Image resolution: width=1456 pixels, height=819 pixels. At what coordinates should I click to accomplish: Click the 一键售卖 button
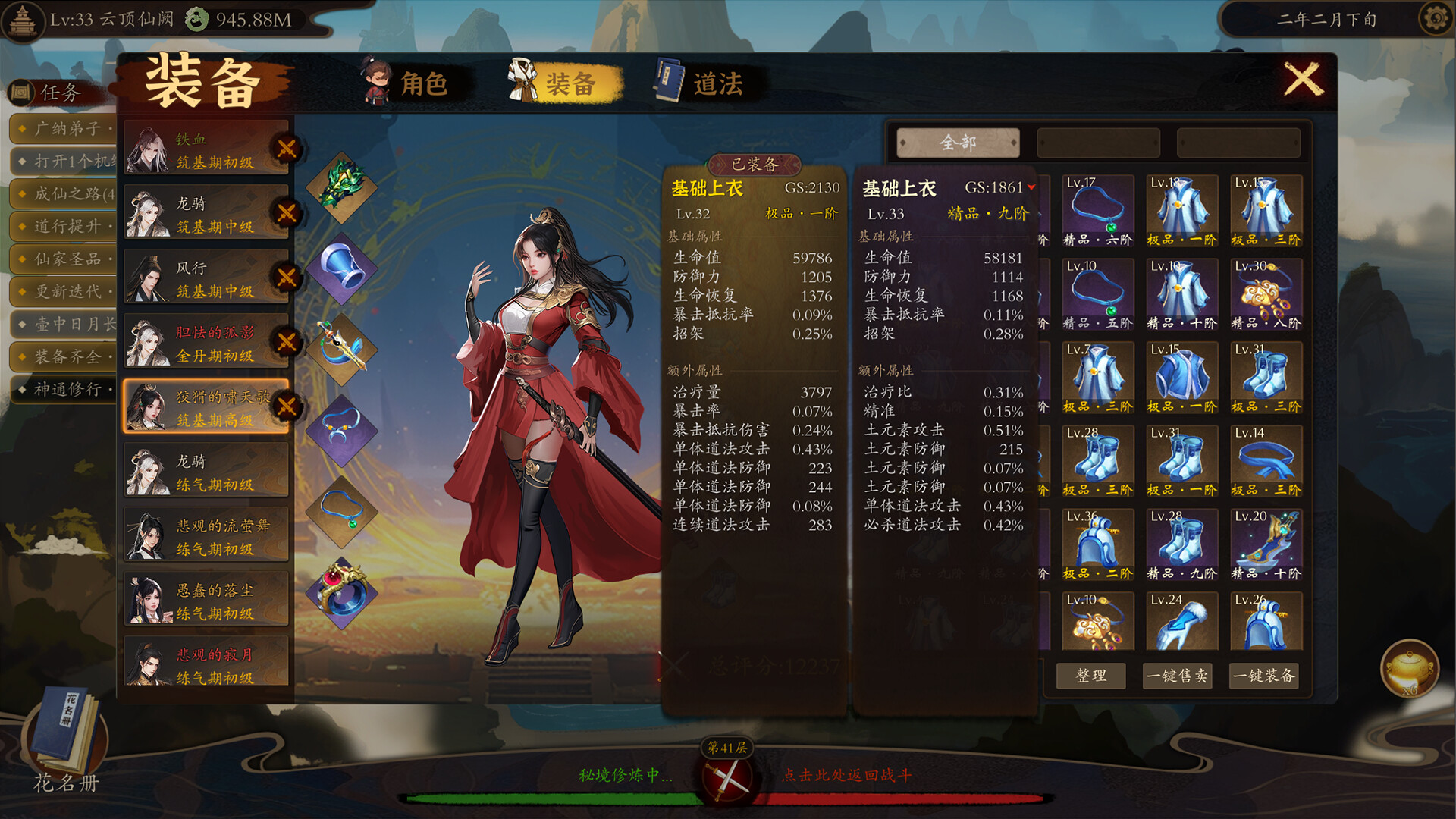[1178, 676]
